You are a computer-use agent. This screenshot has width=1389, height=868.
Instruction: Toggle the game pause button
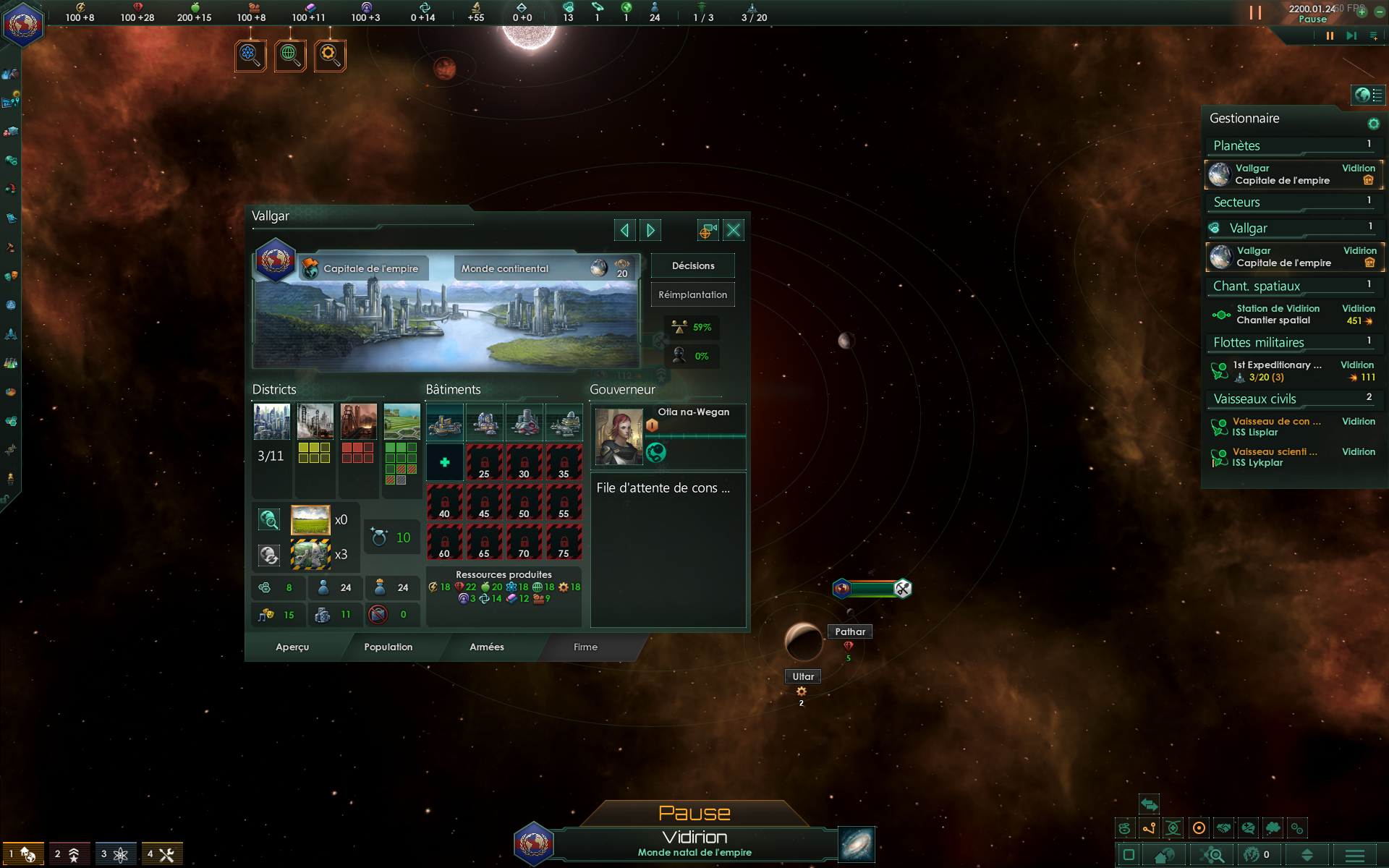click(1330, 35)
